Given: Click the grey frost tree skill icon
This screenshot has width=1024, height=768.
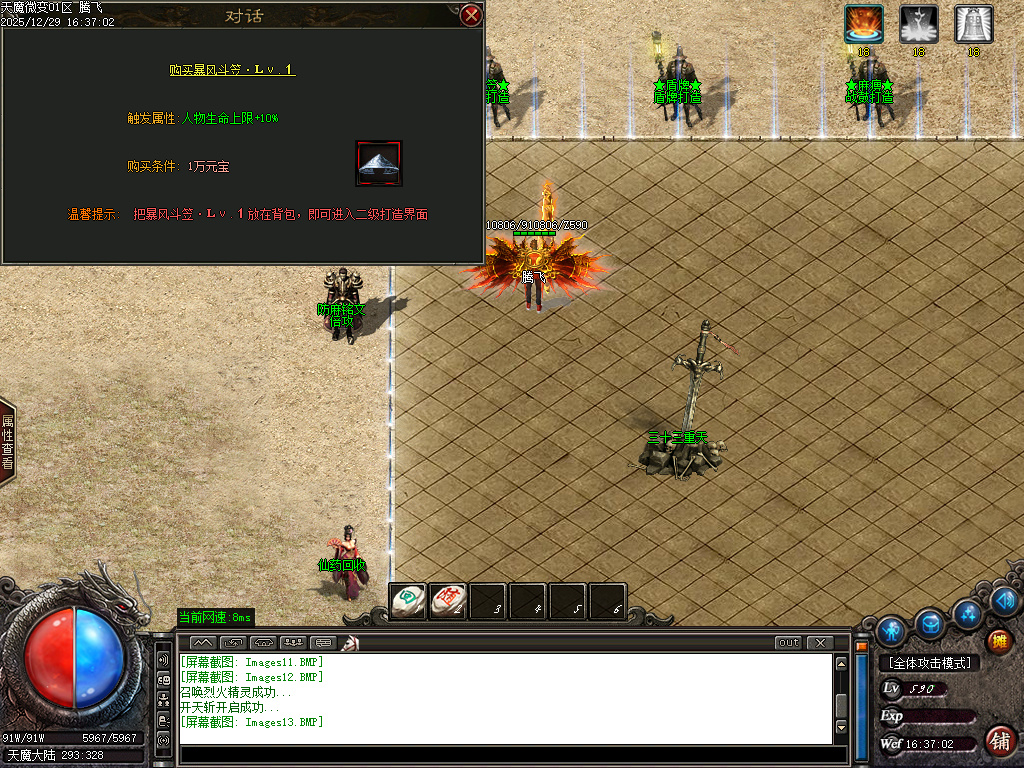Looking at the screenshot, I should [x=918, y=24].
